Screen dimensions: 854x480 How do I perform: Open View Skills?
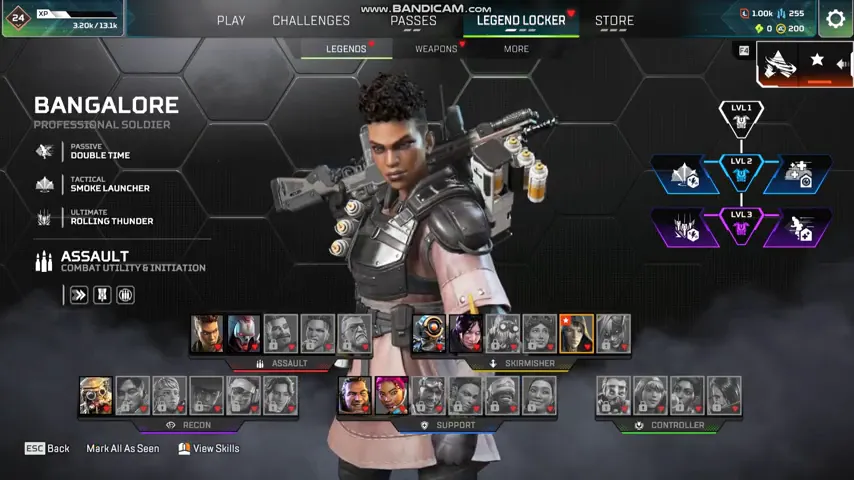(209, 449)
